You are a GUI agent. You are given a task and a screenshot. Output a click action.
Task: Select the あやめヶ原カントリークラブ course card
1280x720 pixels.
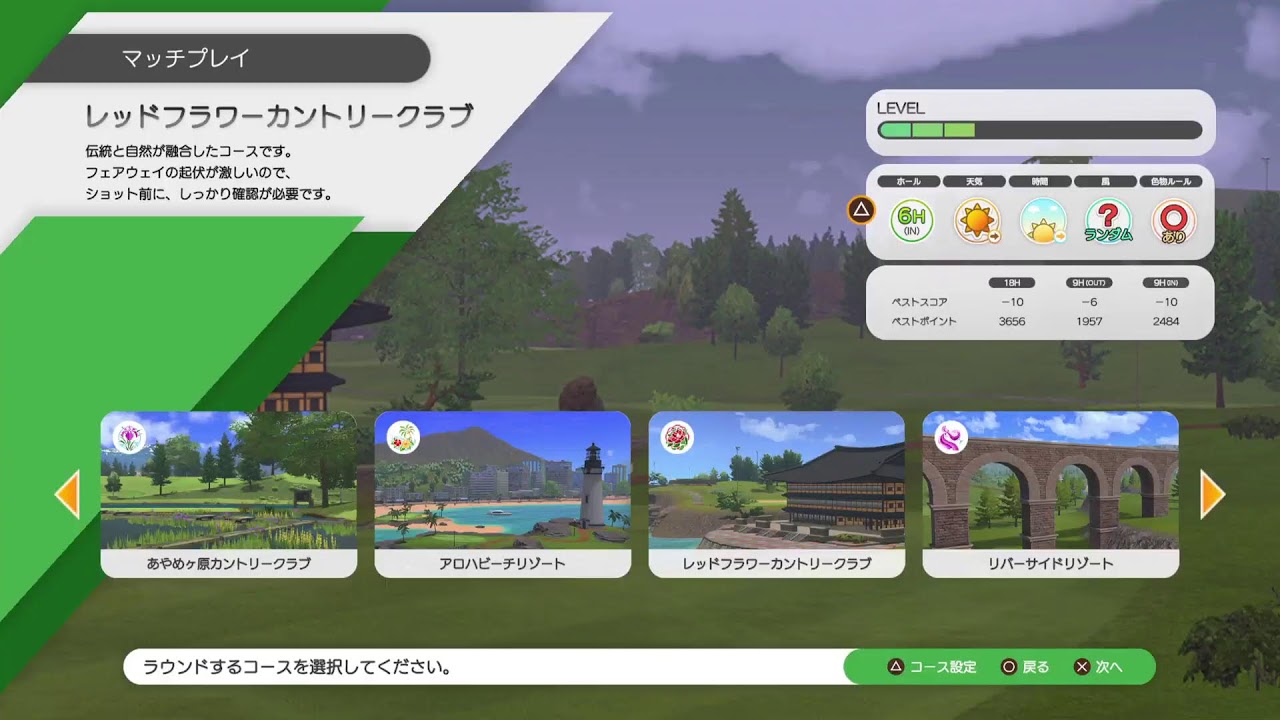[x=228, y=494]
